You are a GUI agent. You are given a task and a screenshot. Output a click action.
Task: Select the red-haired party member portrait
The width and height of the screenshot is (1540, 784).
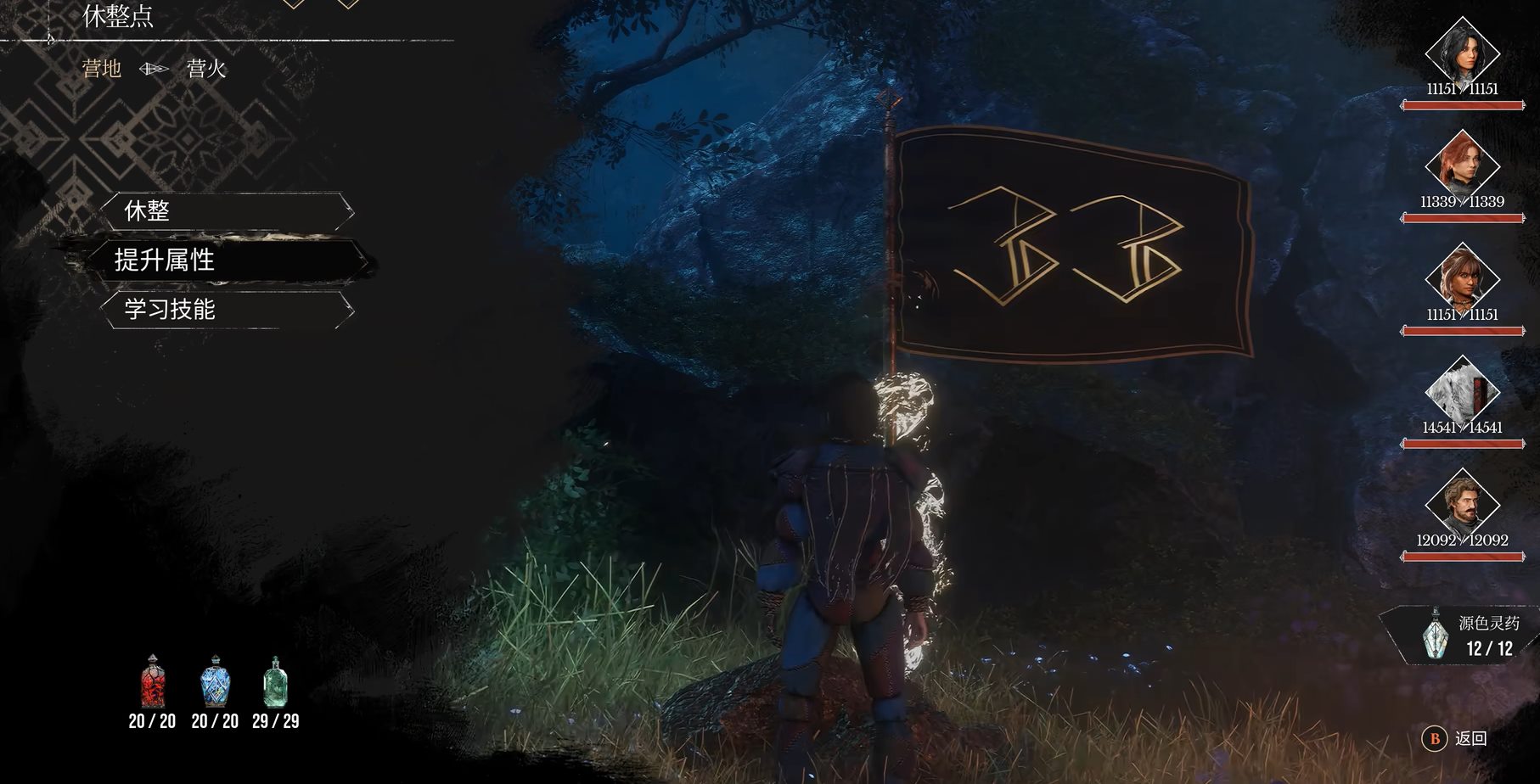[1461, 164]
